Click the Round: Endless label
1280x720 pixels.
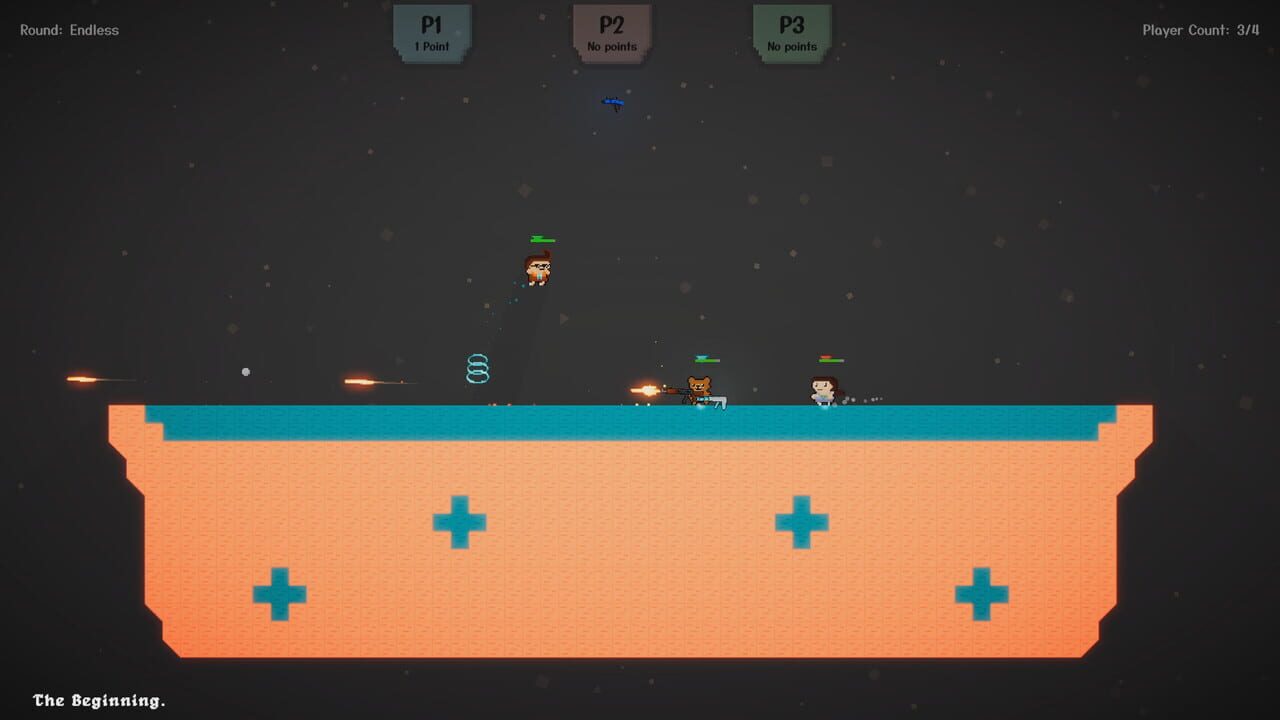67,30
